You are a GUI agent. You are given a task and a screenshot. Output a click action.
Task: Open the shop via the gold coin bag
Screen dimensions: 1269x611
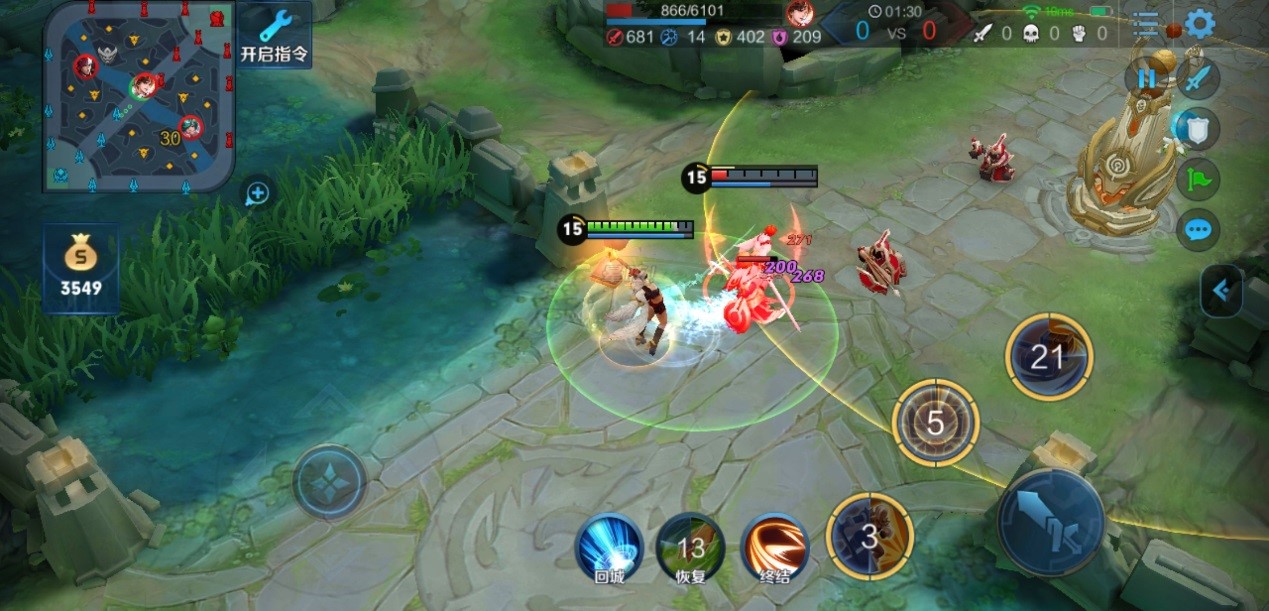click(x=80, y=268)
